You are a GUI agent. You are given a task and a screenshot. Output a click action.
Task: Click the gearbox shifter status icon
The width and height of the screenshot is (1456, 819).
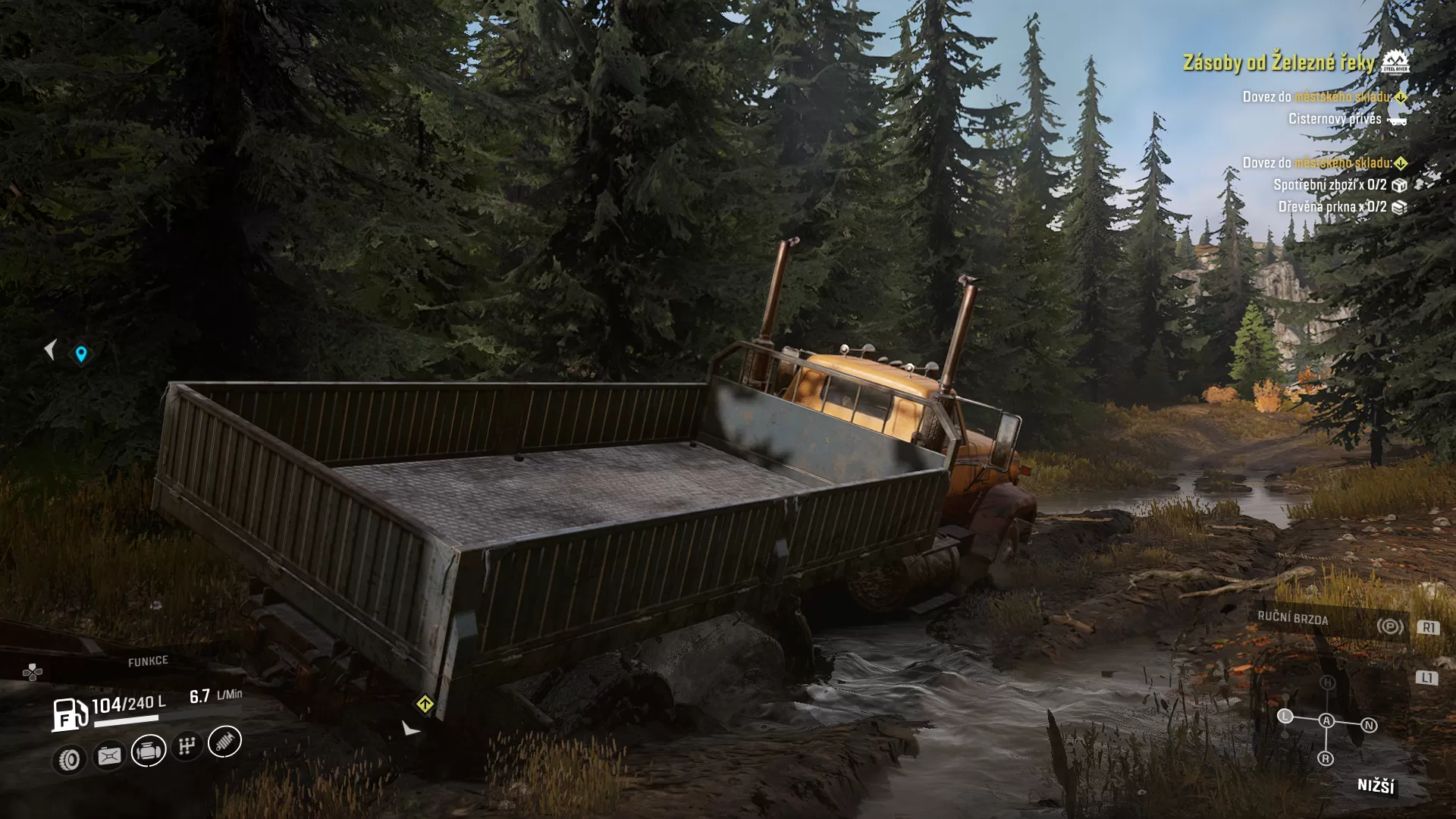(x=187, y=746)
